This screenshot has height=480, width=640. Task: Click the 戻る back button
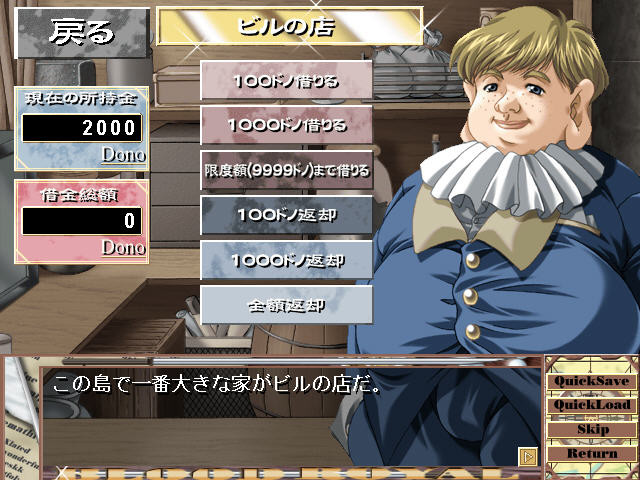tap(82, 31)
